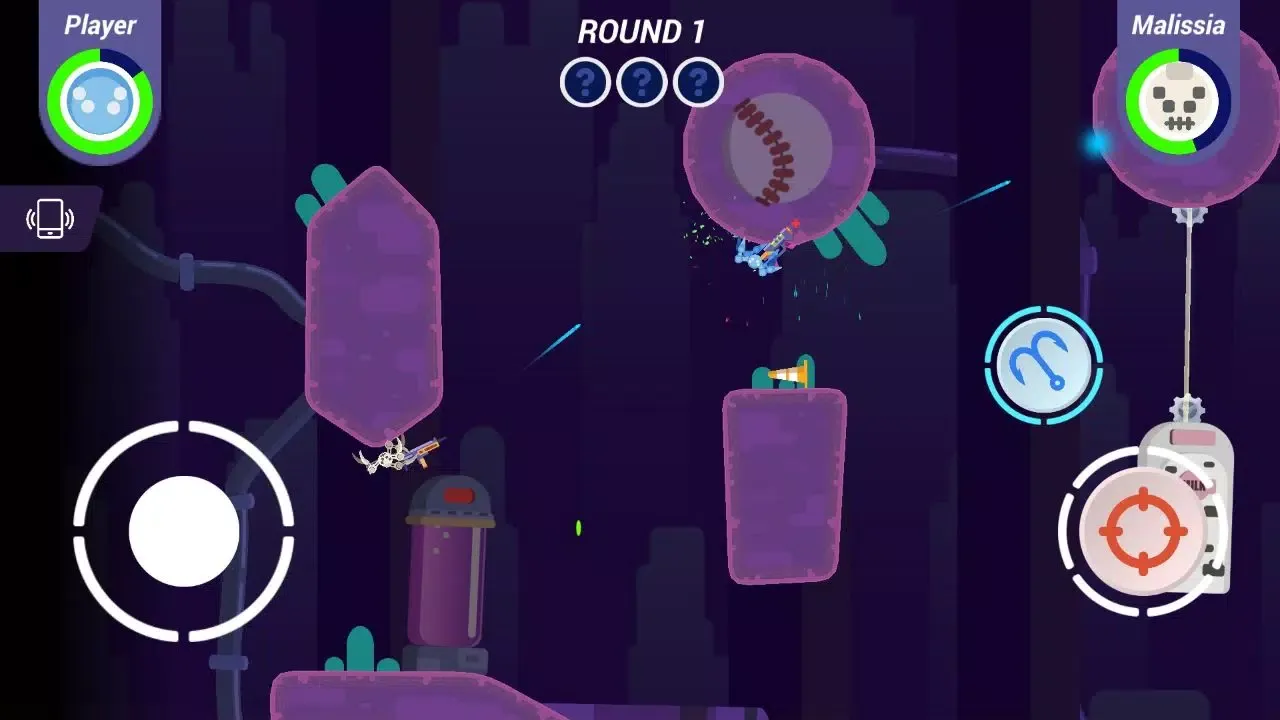
Task: Toggle the phone vibration icon
Action: click(x=50, y=218)
